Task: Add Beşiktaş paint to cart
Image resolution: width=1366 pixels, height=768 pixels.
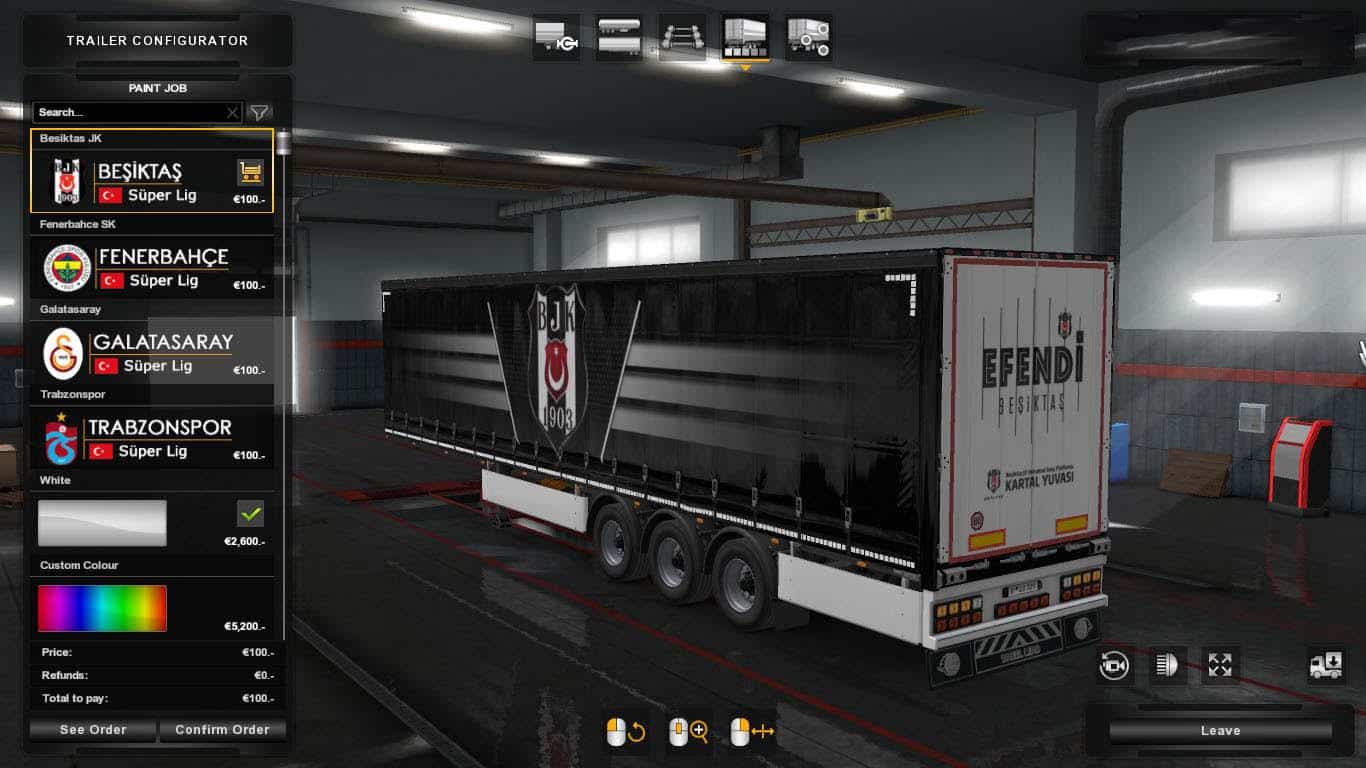Action: pyautogui.click(x=250, y=172)
